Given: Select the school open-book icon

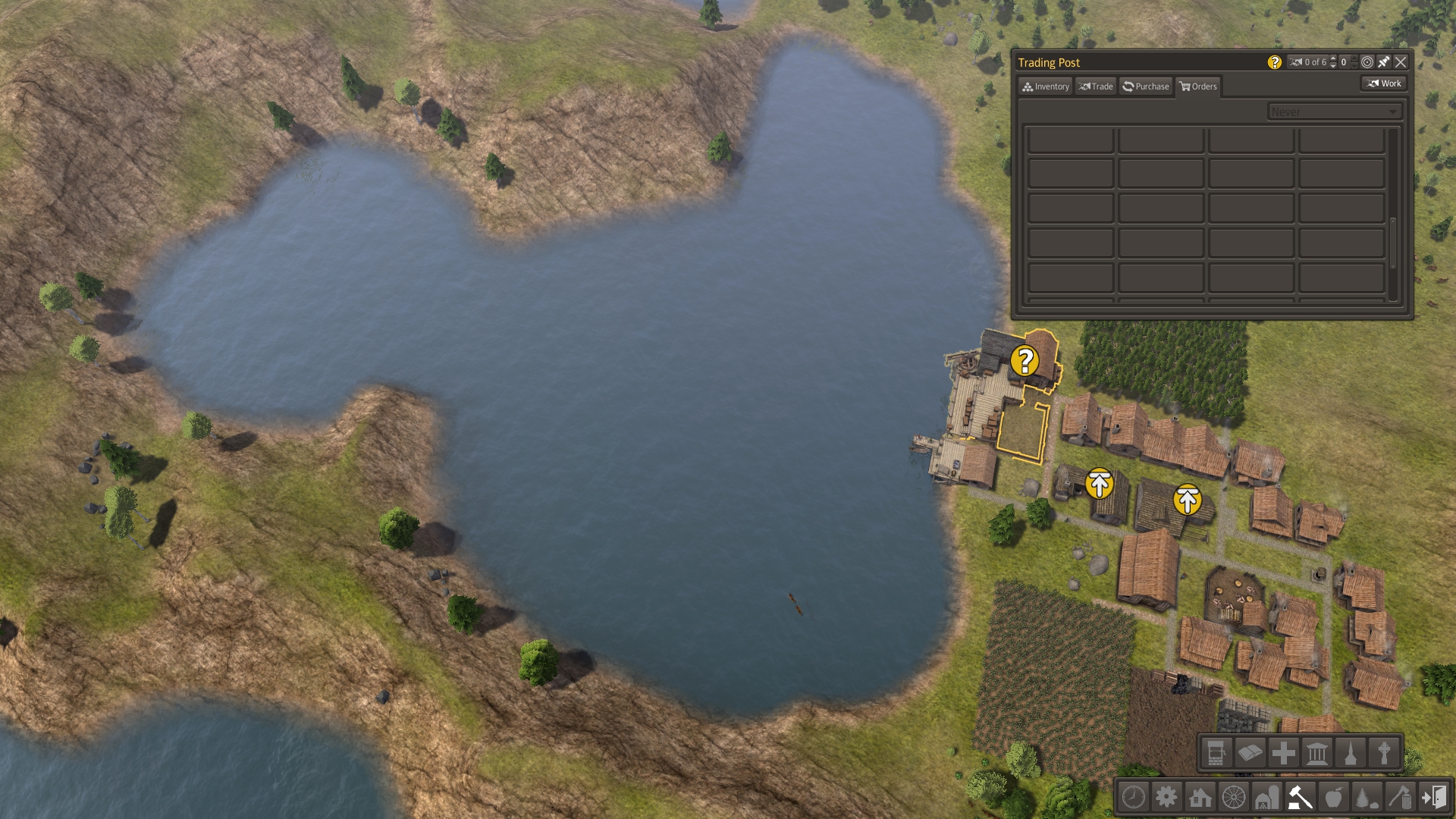Looking at the screenshot, I should [x=1250, y=753].
